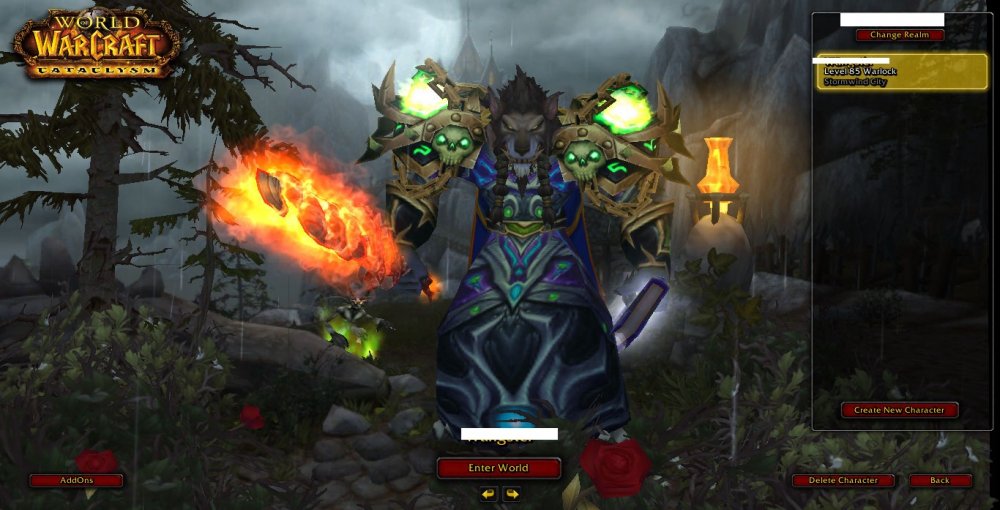Go Back to the login screen

click(940, 480)
